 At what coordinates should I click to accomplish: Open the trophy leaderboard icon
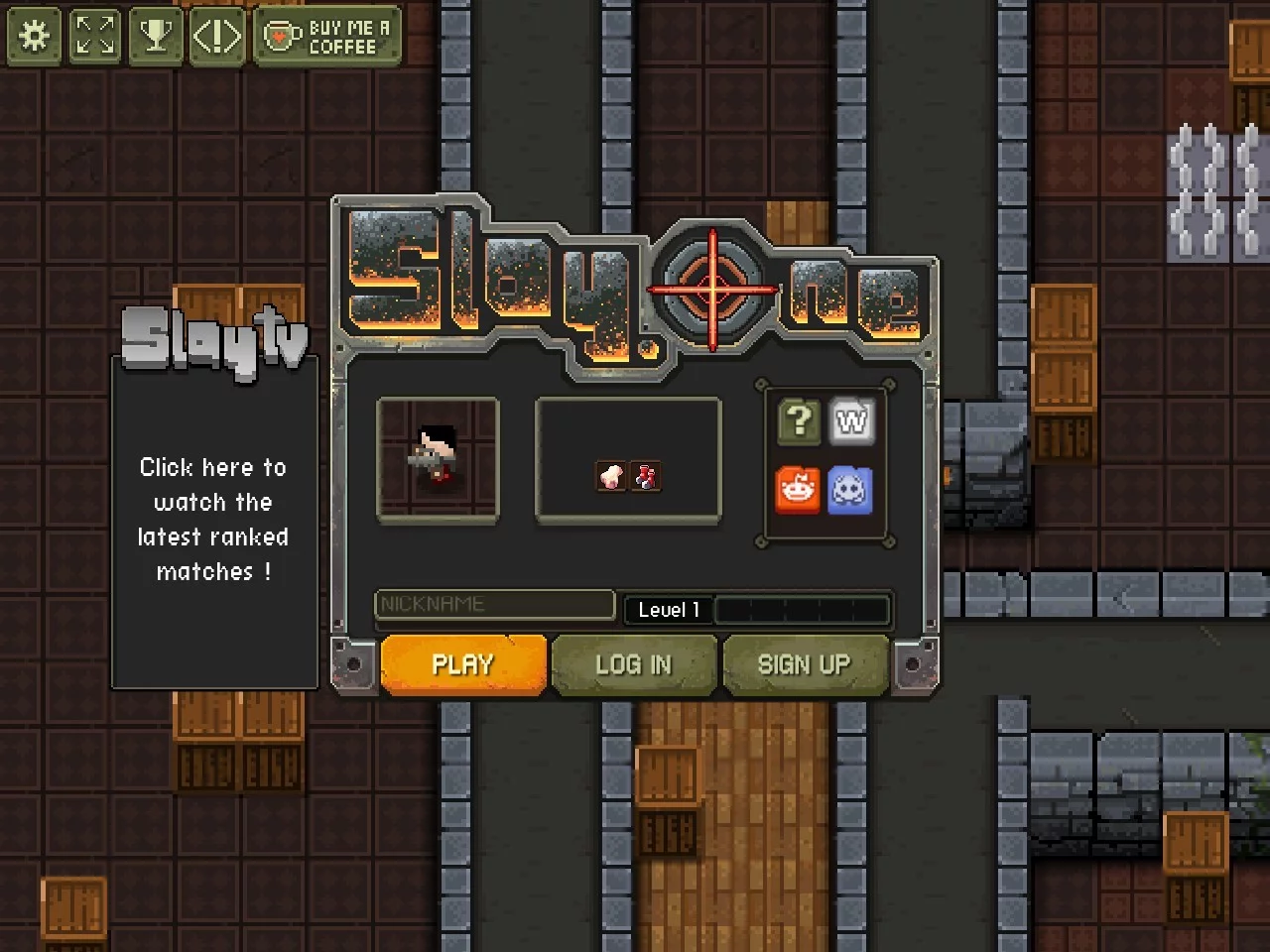[156, 37]
